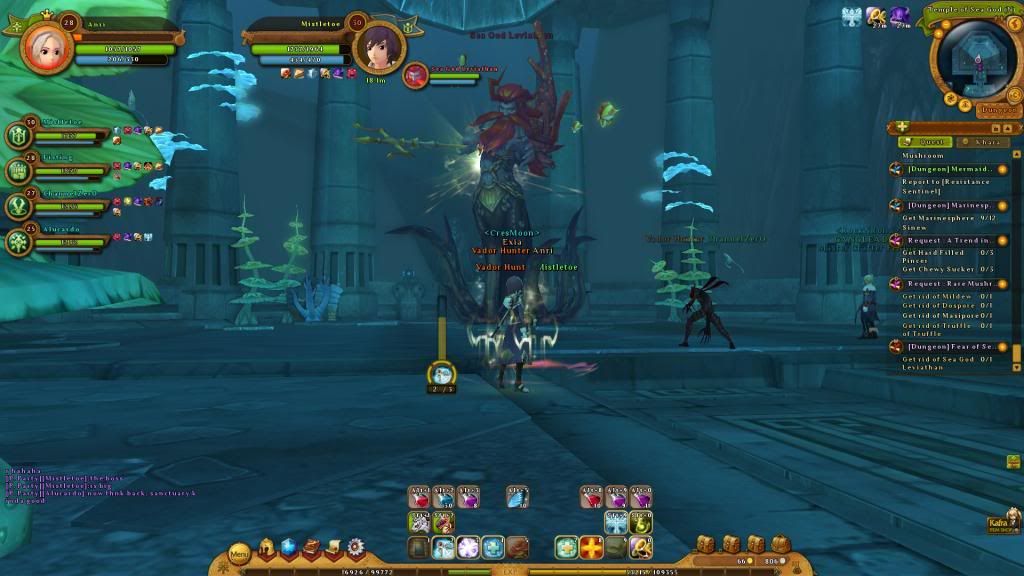Select party member Alucardo's frame
1024x576 pixels.
(x=58, y=241)
